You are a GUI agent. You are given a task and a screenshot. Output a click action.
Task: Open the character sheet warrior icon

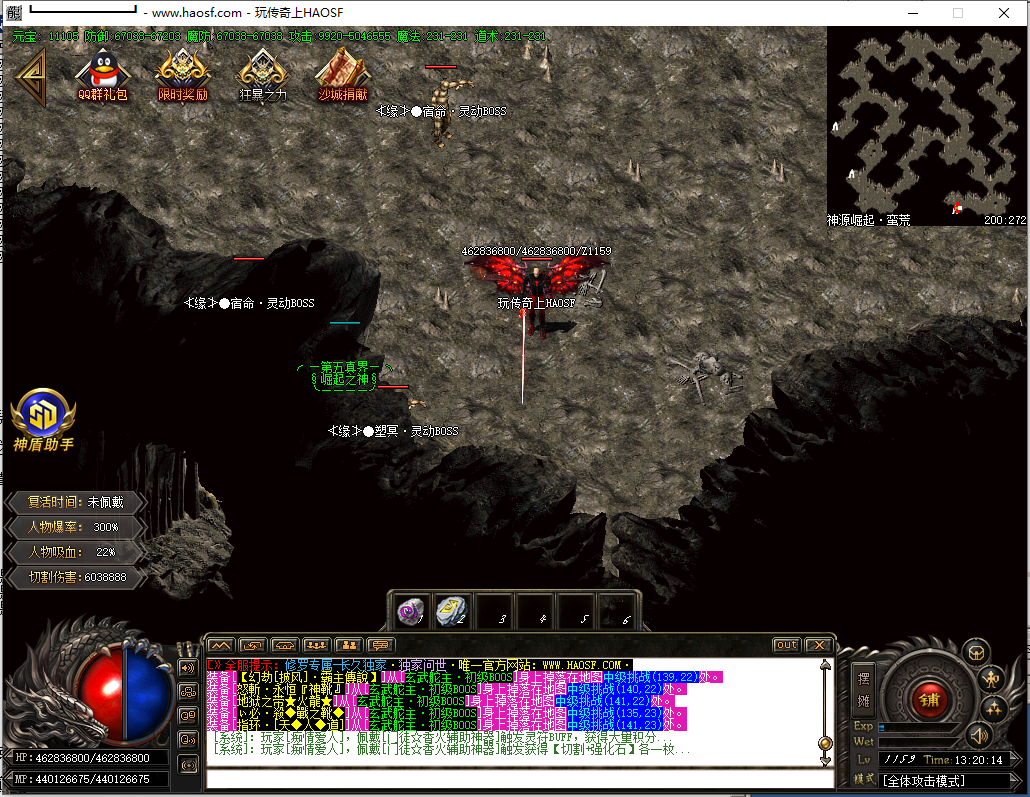click(x=991, y=679)
